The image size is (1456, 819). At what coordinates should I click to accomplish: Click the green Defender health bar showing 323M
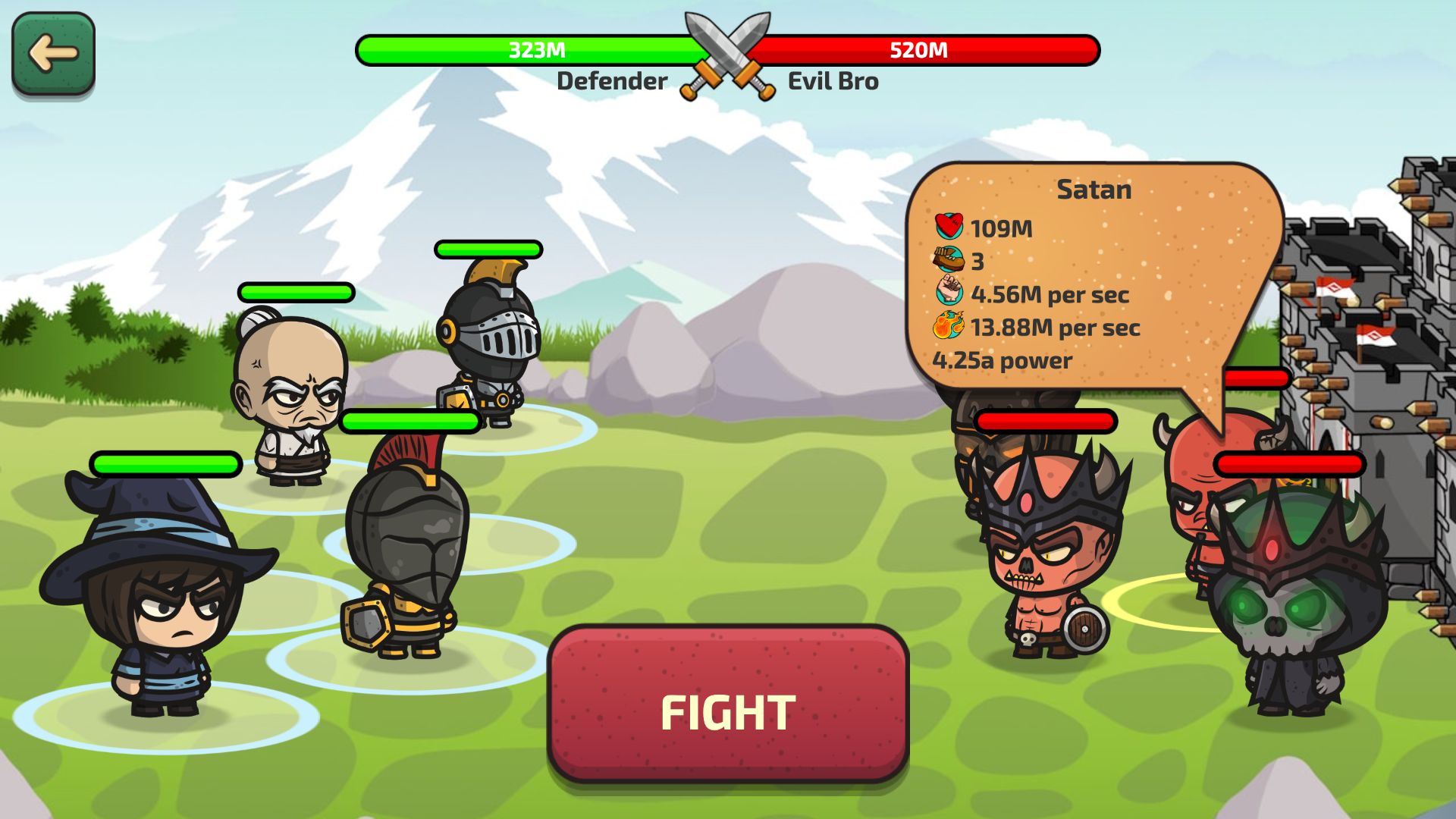535,50
